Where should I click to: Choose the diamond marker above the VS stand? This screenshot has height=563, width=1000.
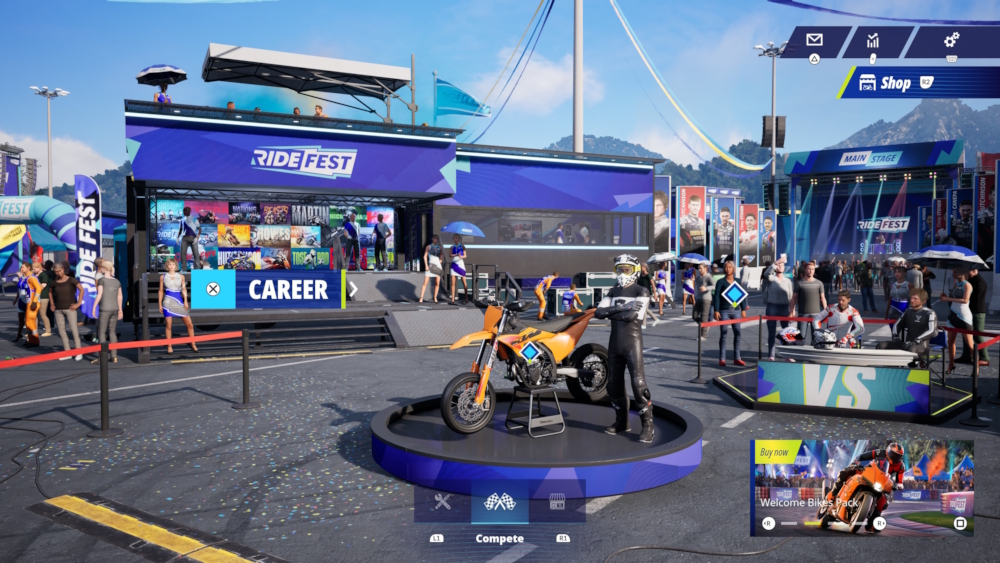pyautogui.click(x=735, y=295)
